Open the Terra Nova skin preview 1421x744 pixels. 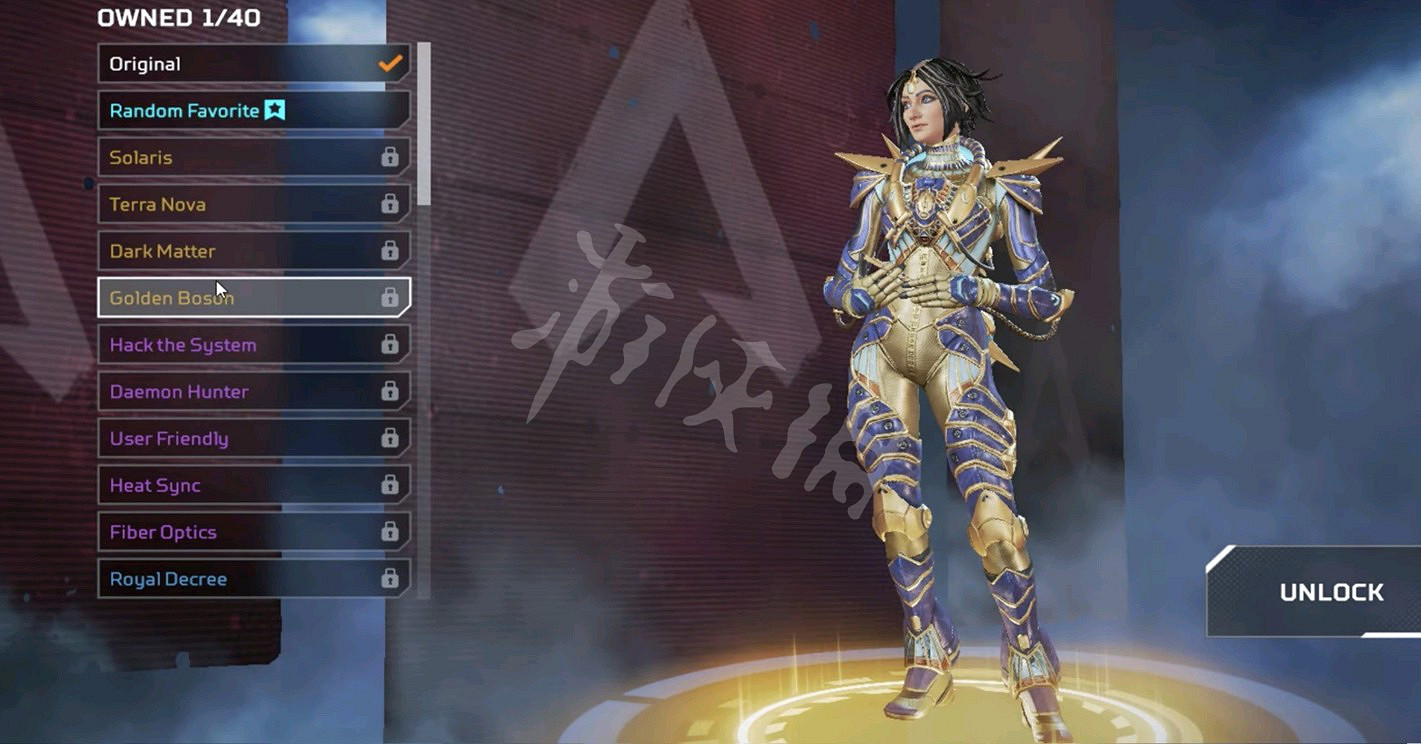click(x=200, y=204)
